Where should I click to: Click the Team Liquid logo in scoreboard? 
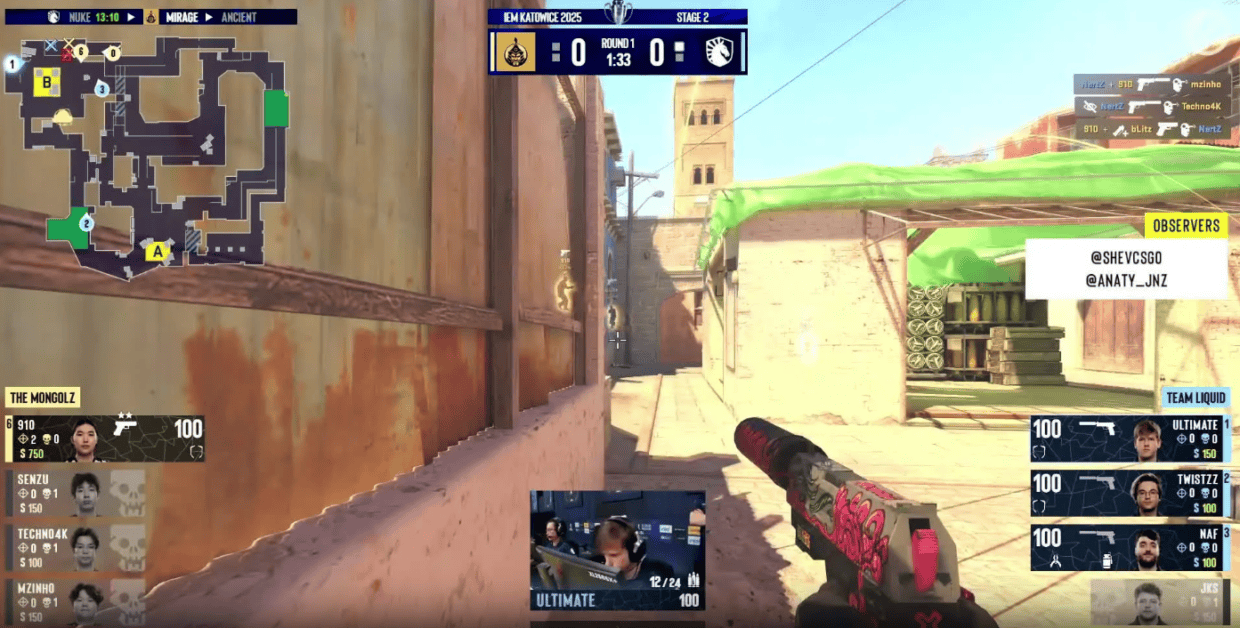coord(719,52)
